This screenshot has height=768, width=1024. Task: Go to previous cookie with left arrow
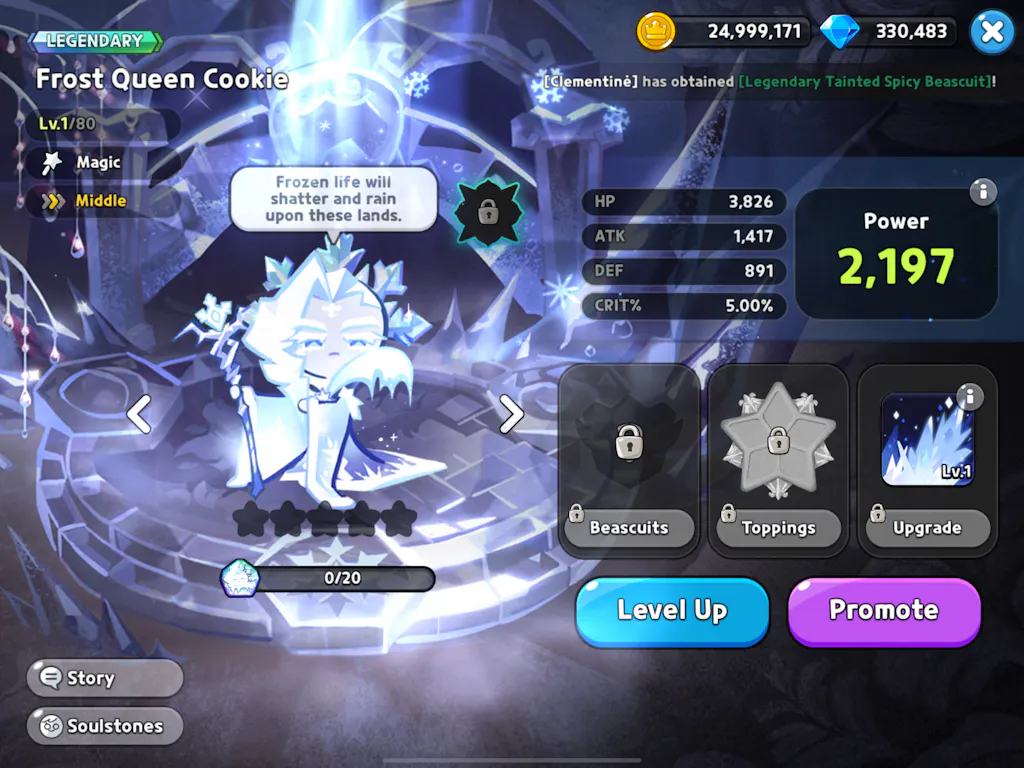(x=139, y=413)
